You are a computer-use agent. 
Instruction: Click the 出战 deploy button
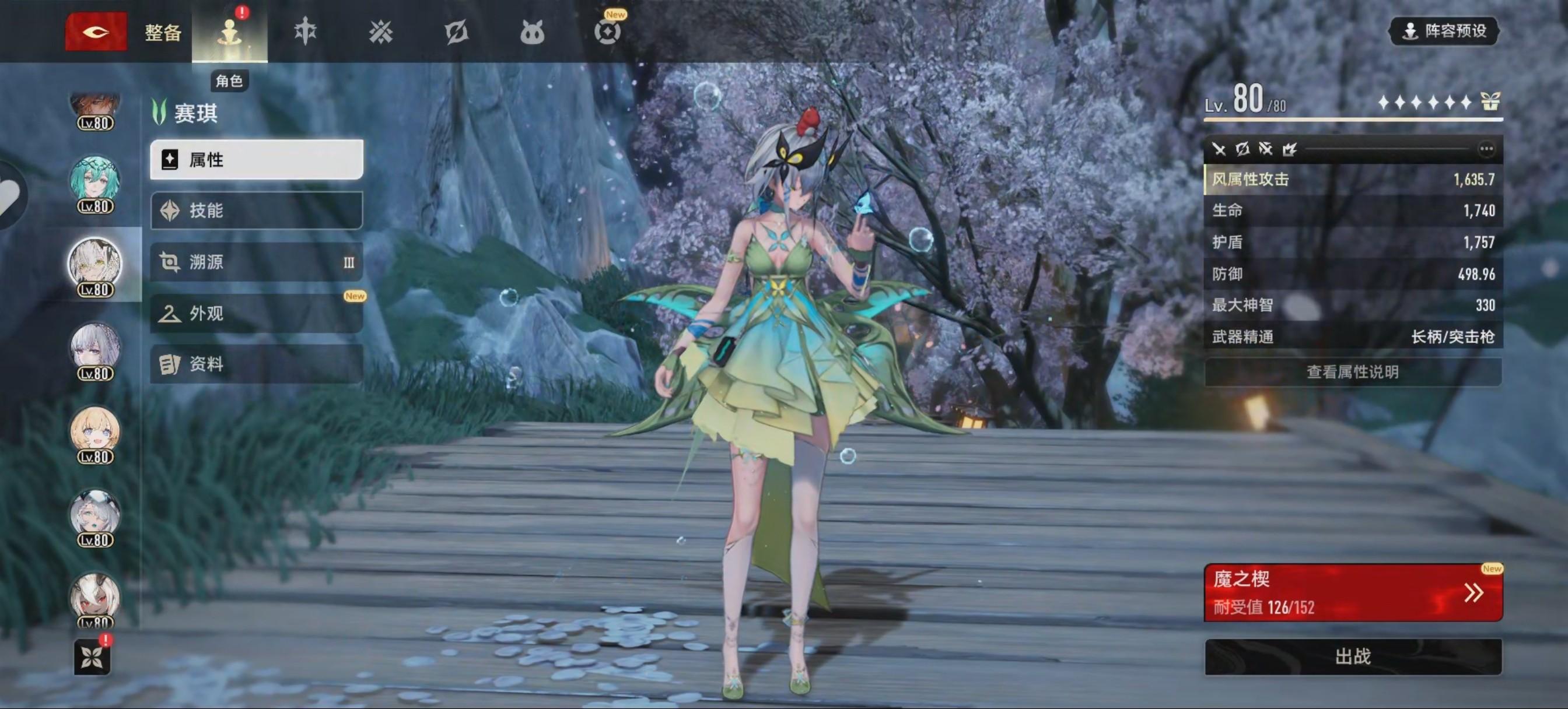tap(1353, 657)
